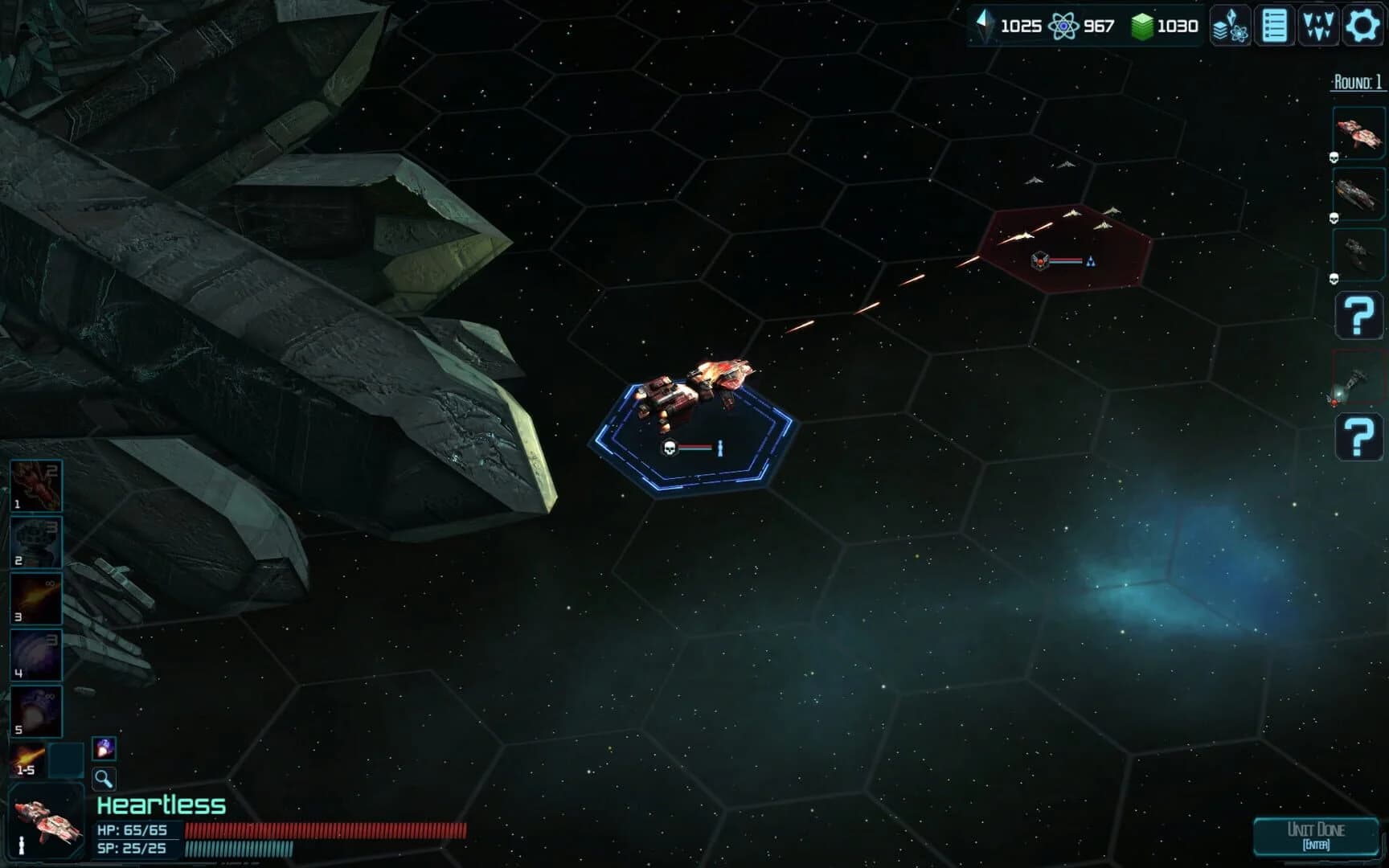Click the crystal resource counter showing 1025

click(x=1009, y=26)
